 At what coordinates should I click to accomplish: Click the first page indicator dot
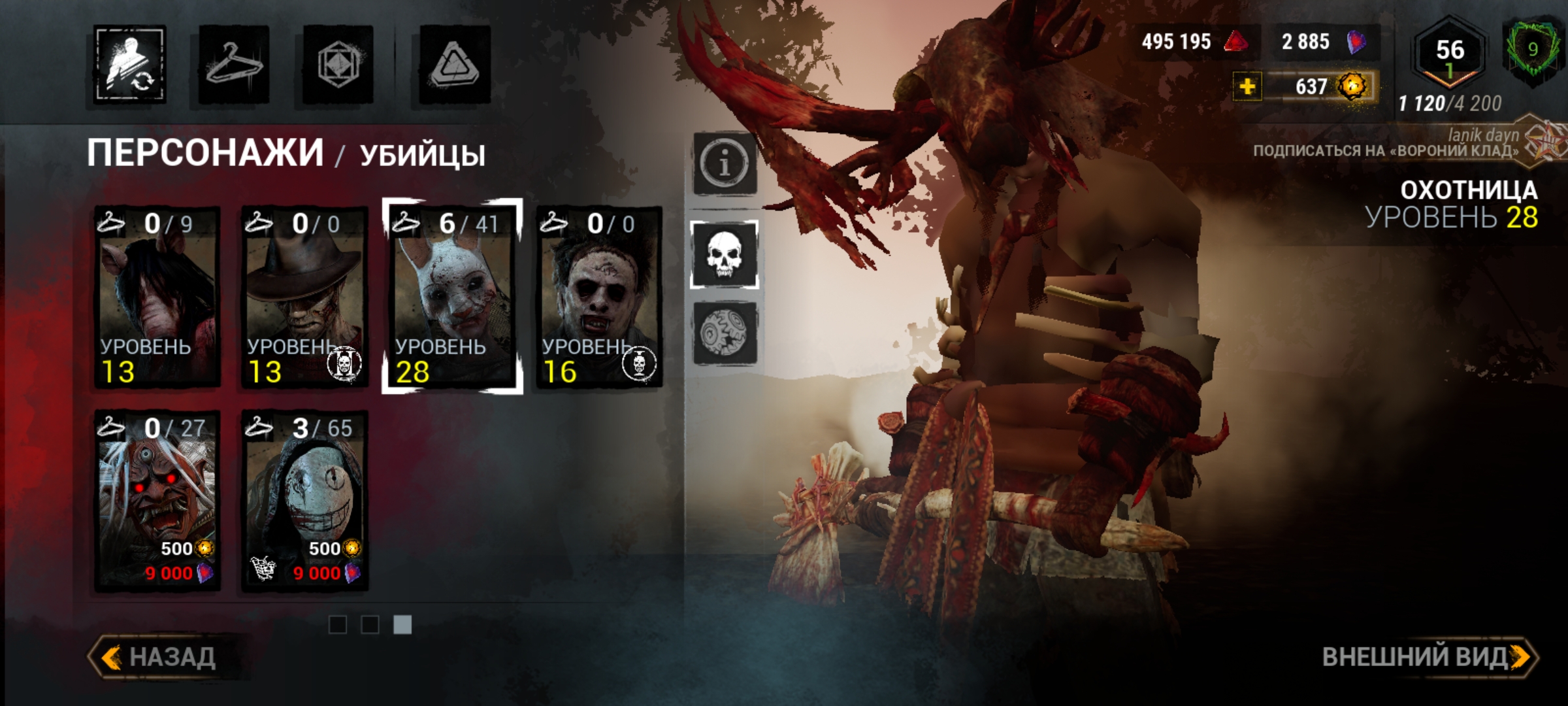click(339, 625)
